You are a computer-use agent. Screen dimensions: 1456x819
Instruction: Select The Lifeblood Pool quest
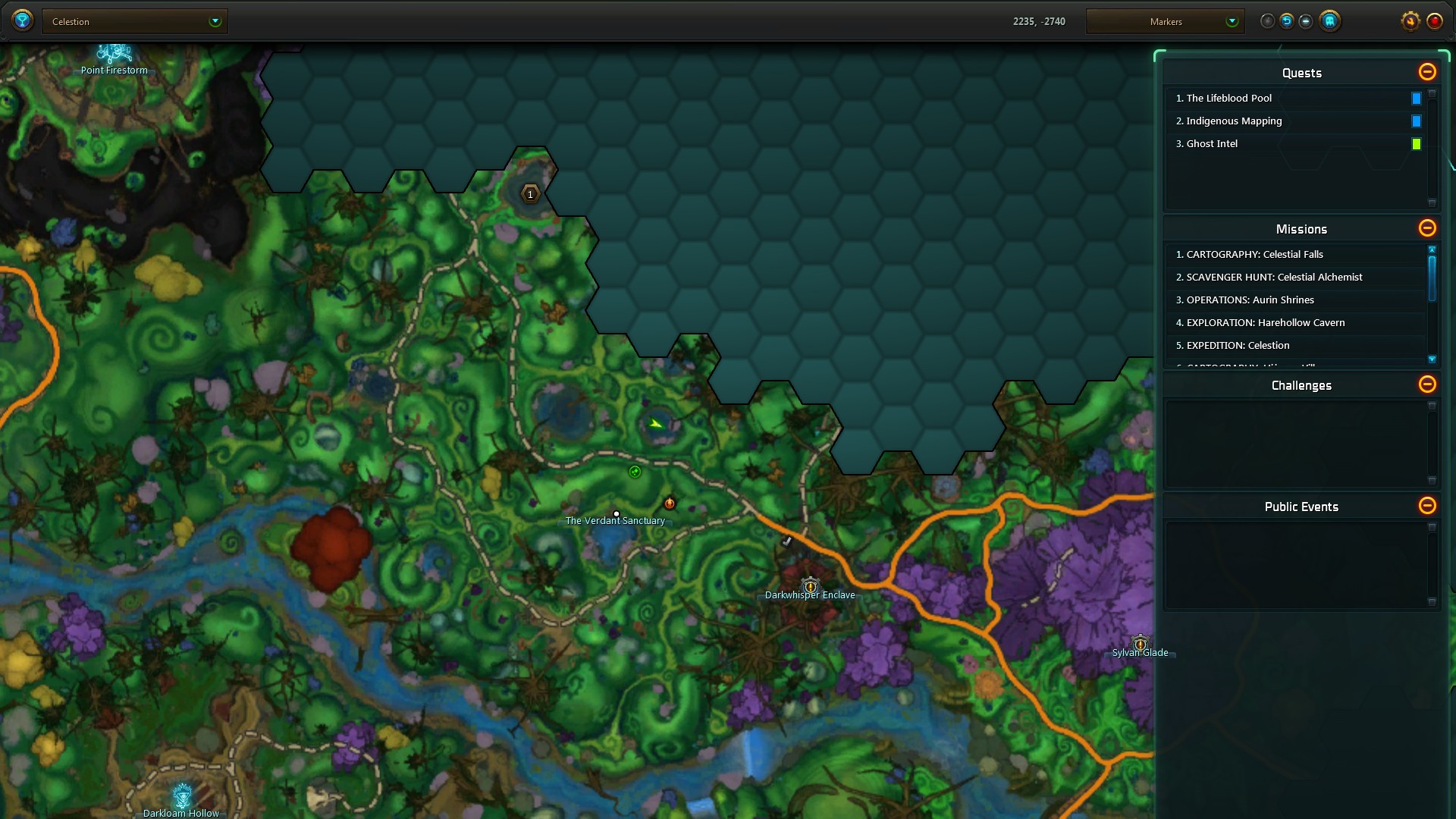point(1228,98)
